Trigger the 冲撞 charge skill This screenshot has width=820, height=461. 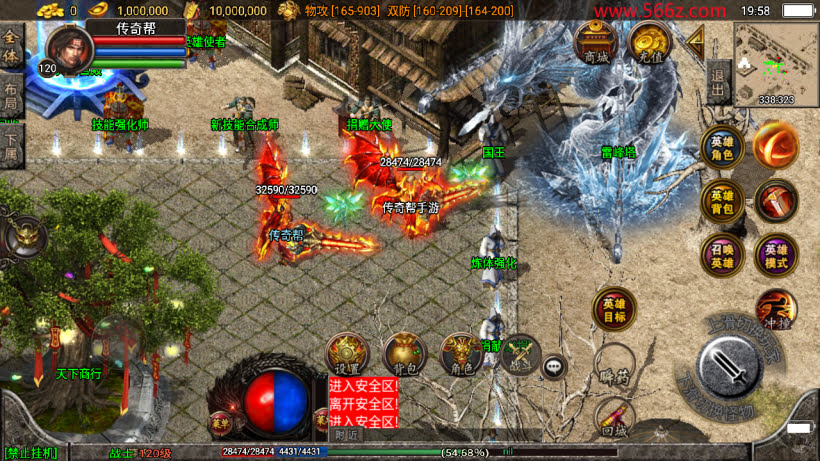776,308
